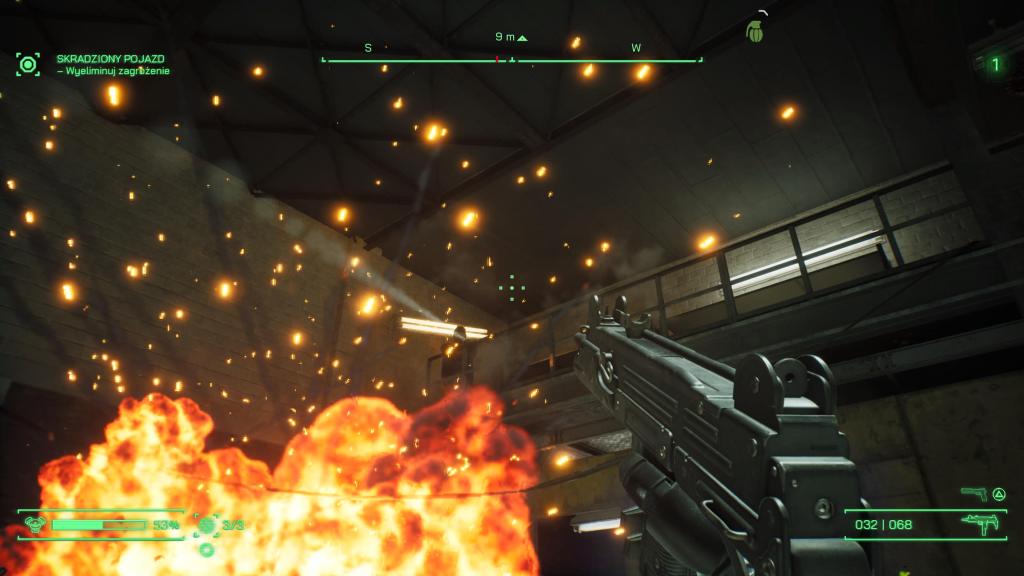Viewport: 1024px width, 576px height.
Task: Click the grenade indicator icon
Action: pyautogui.click(x=755, y=31)
